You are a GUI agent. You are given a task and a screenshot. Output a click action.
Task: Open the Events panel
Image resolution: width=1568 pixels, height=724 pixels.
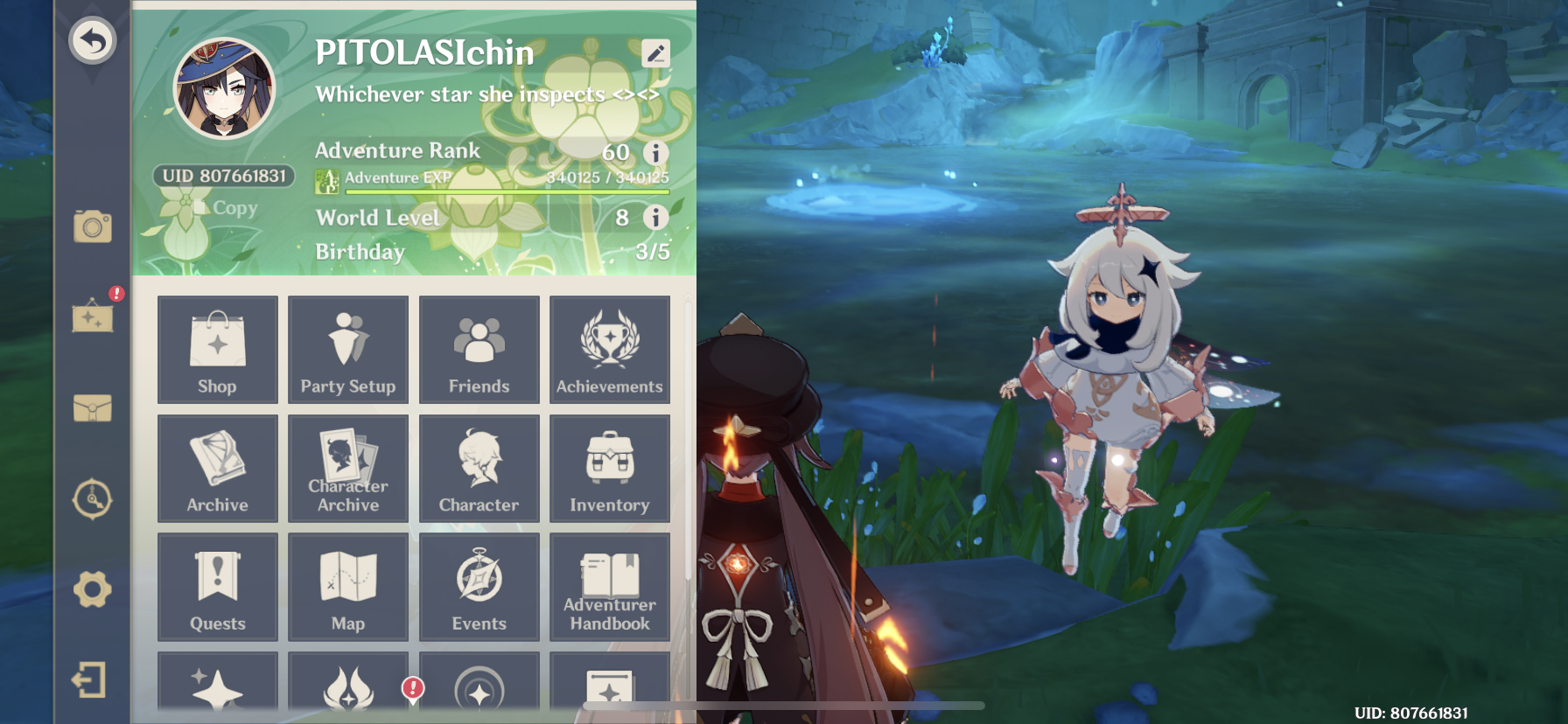tap(479, 587)
